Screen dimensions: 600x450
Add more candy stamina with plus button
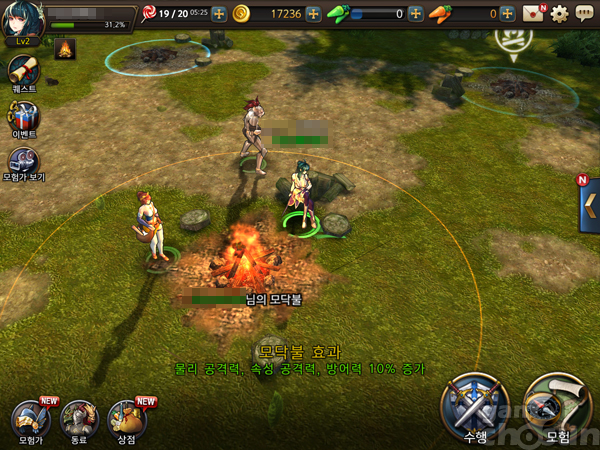coord(219,14)
